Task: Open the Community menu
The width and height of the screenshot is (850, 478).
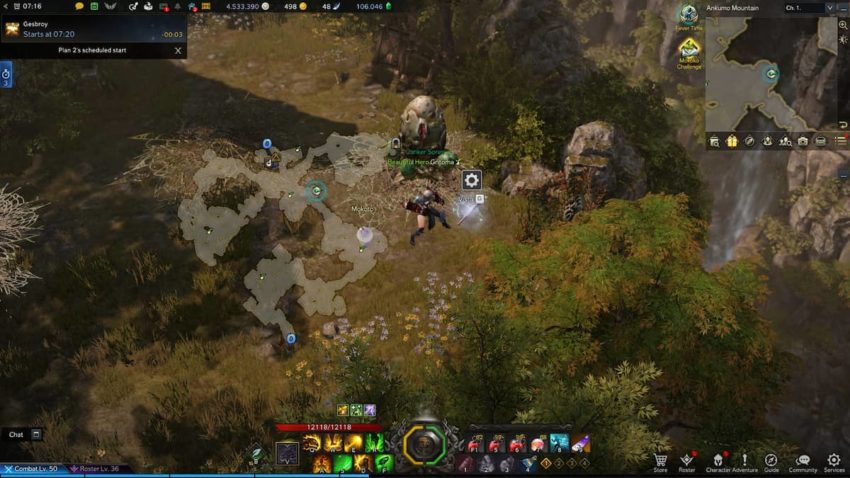Action: [x=802, y=461]
